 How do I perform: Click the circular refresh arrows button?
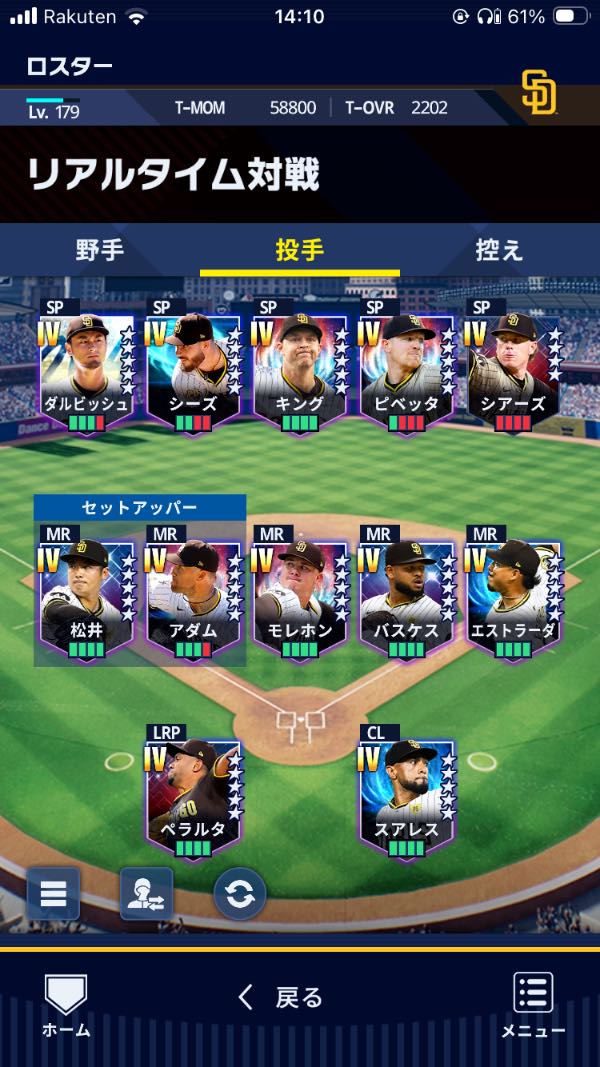240,893
